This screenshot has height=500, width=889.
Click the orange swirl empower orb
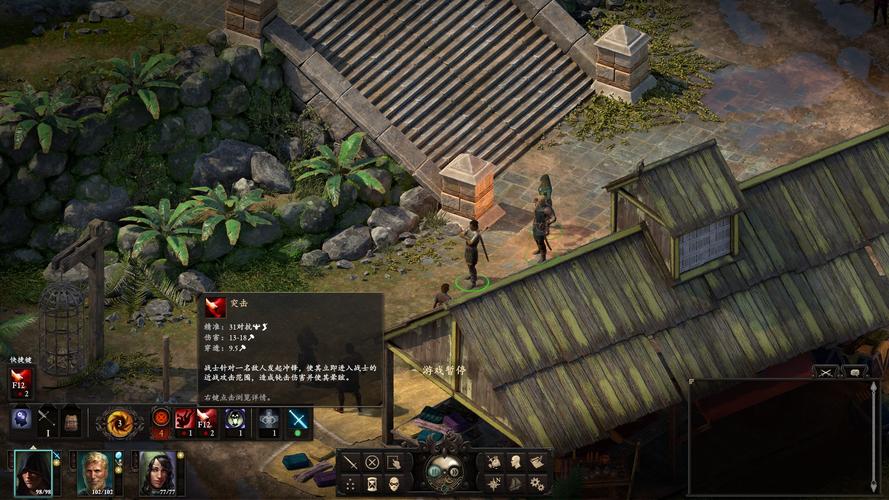coord(120,422)
